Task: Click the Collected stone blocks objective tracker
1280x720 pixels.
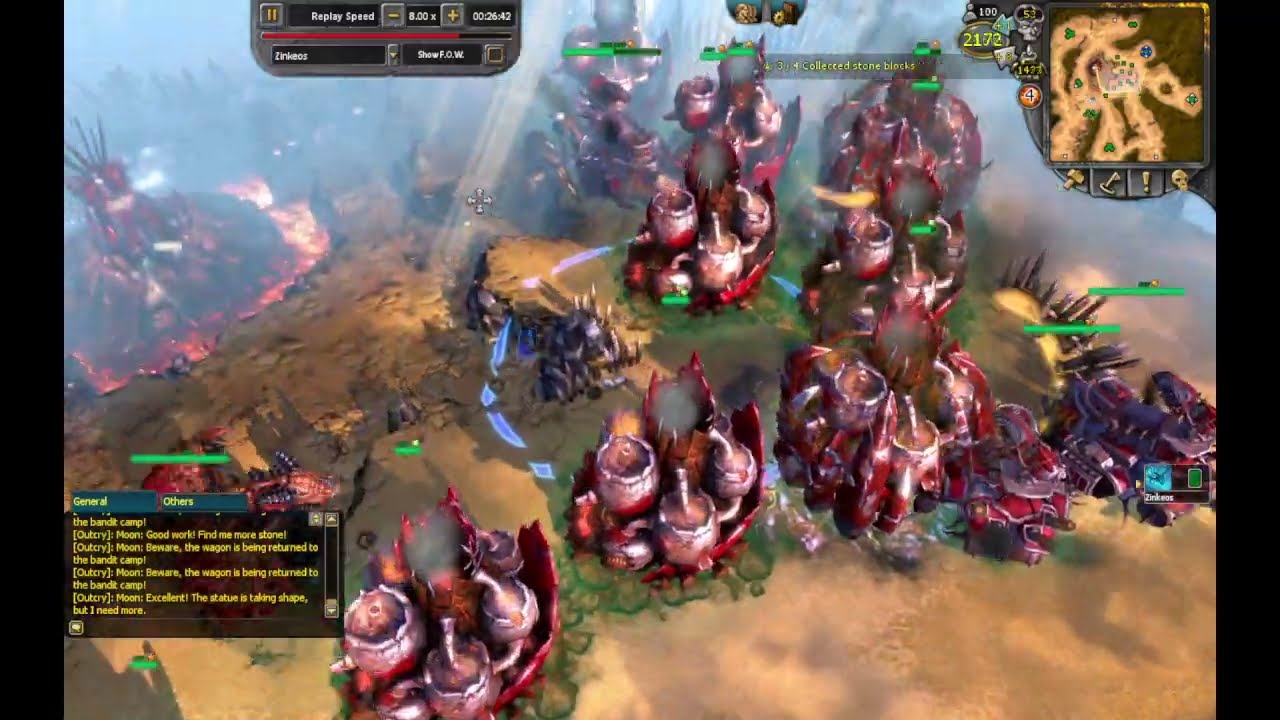Action: (x=850, y=66)
